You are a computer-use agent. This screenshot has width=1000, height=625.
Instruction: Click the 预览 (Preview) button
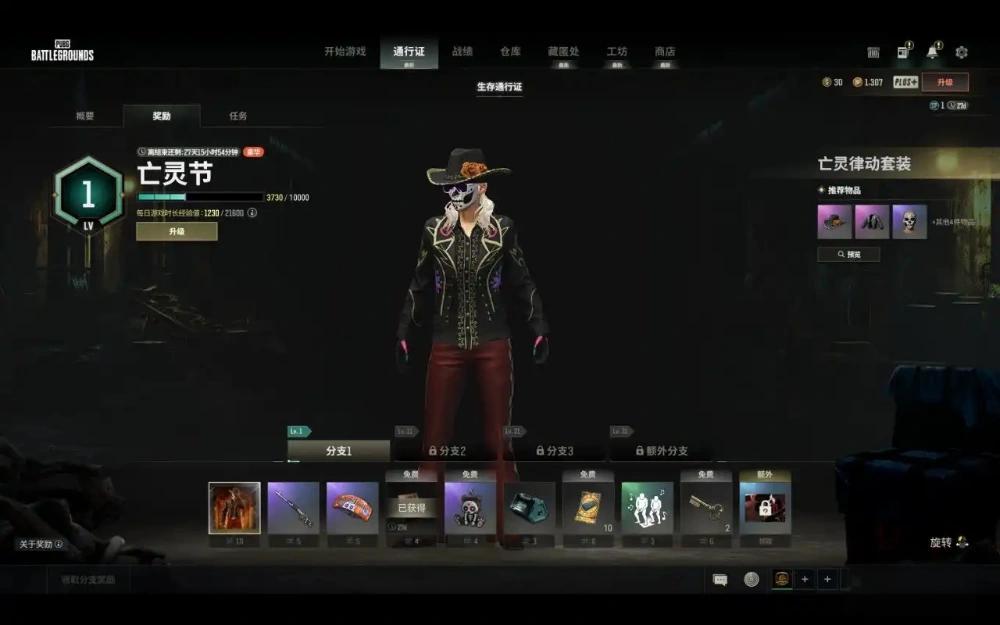pos(848,254)
